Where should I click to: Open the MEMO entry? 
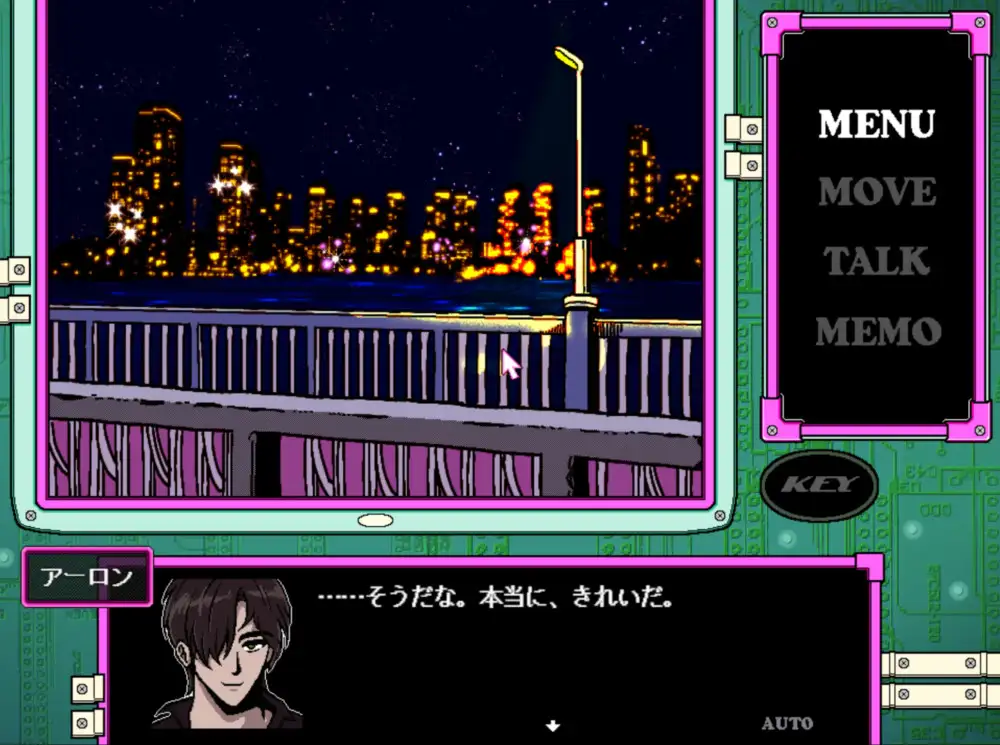[877, 331]
